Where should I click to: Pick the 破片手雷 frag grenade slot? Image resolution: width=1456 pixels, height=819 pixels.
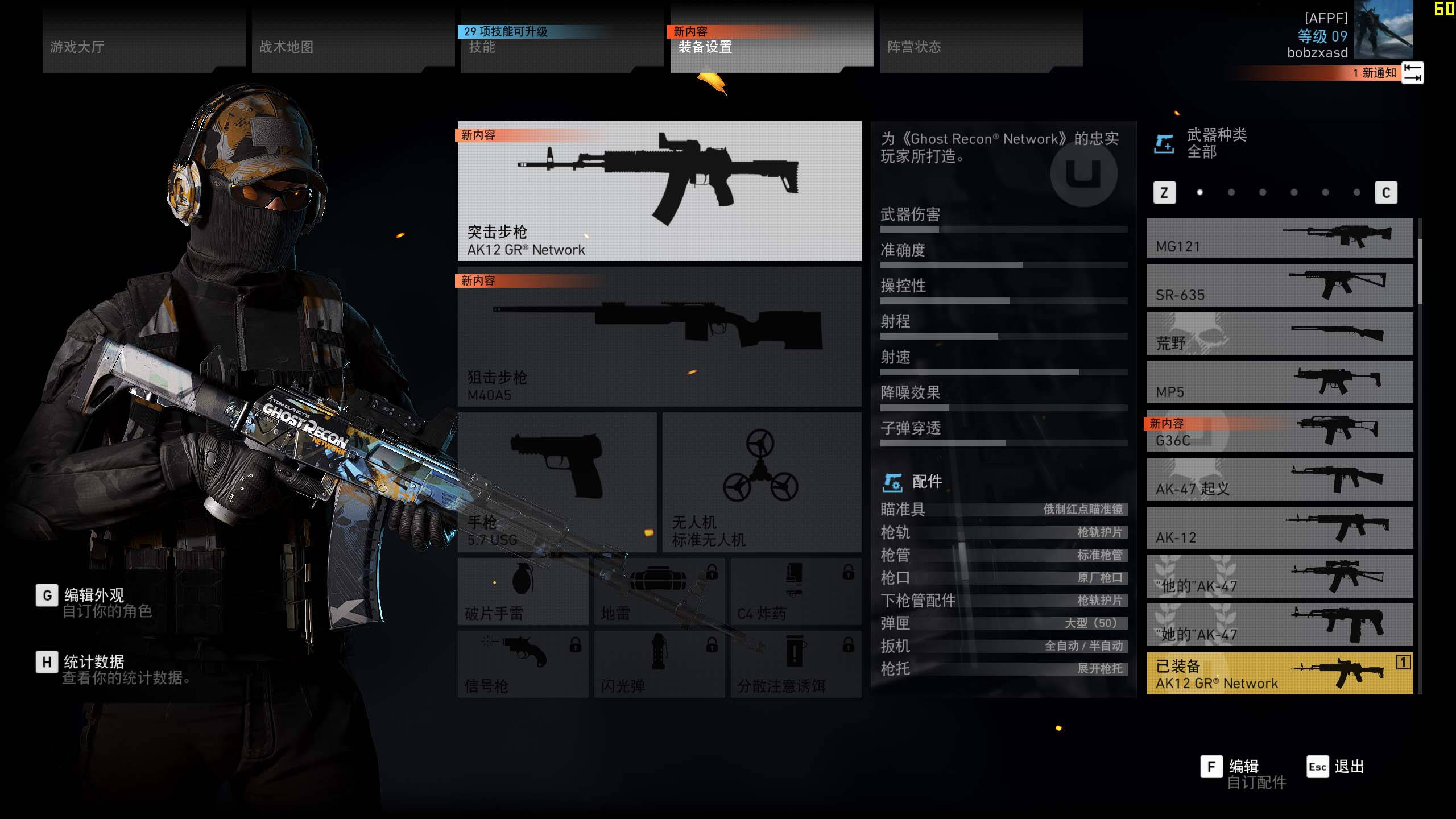(x=523, y=591)
